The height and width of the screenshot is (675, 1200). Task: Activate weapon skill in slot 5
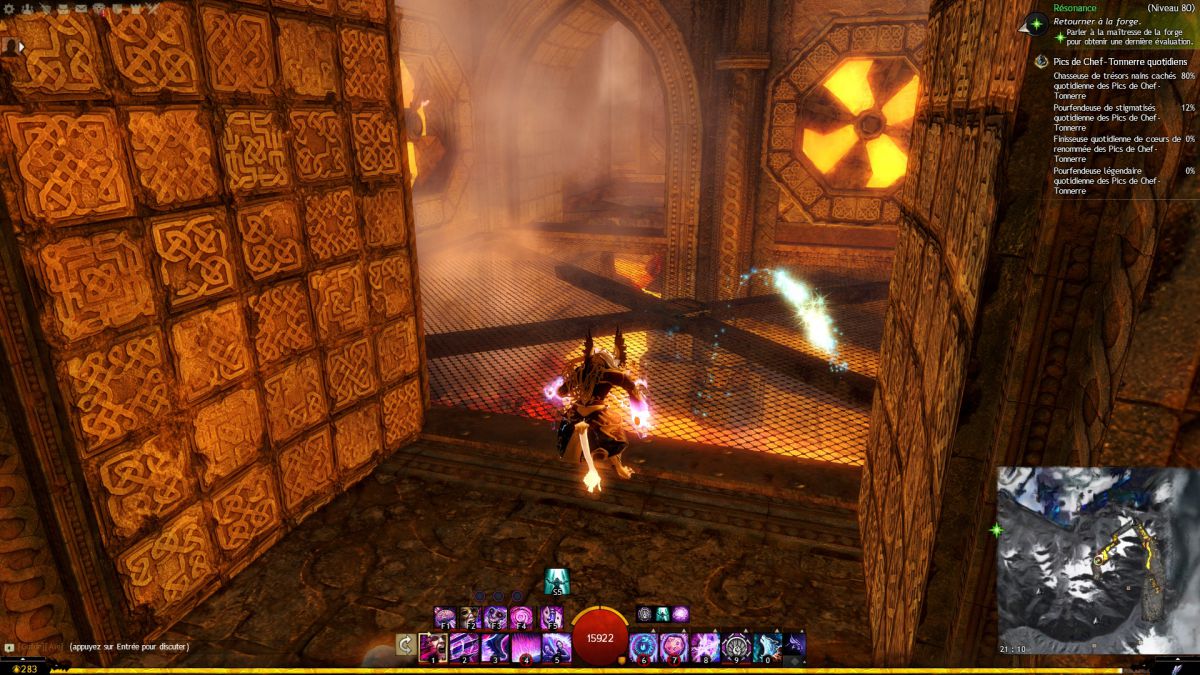tap(556, 646)
